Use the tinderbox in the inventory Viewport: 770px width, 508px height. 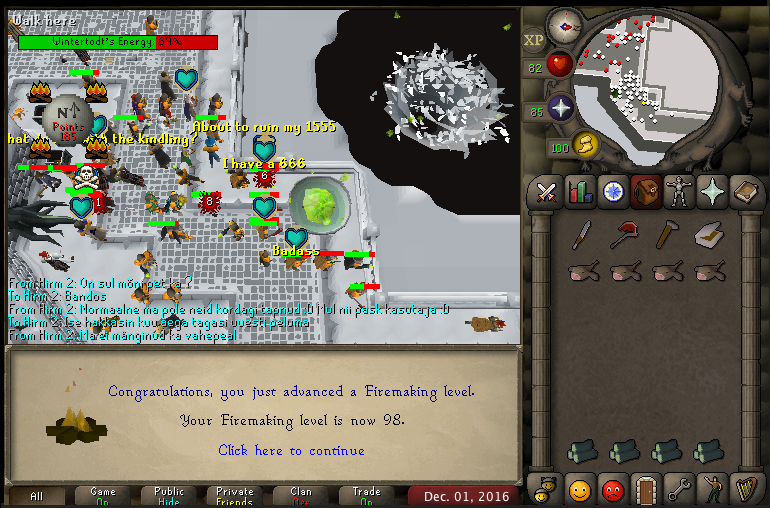coord(709,235)
